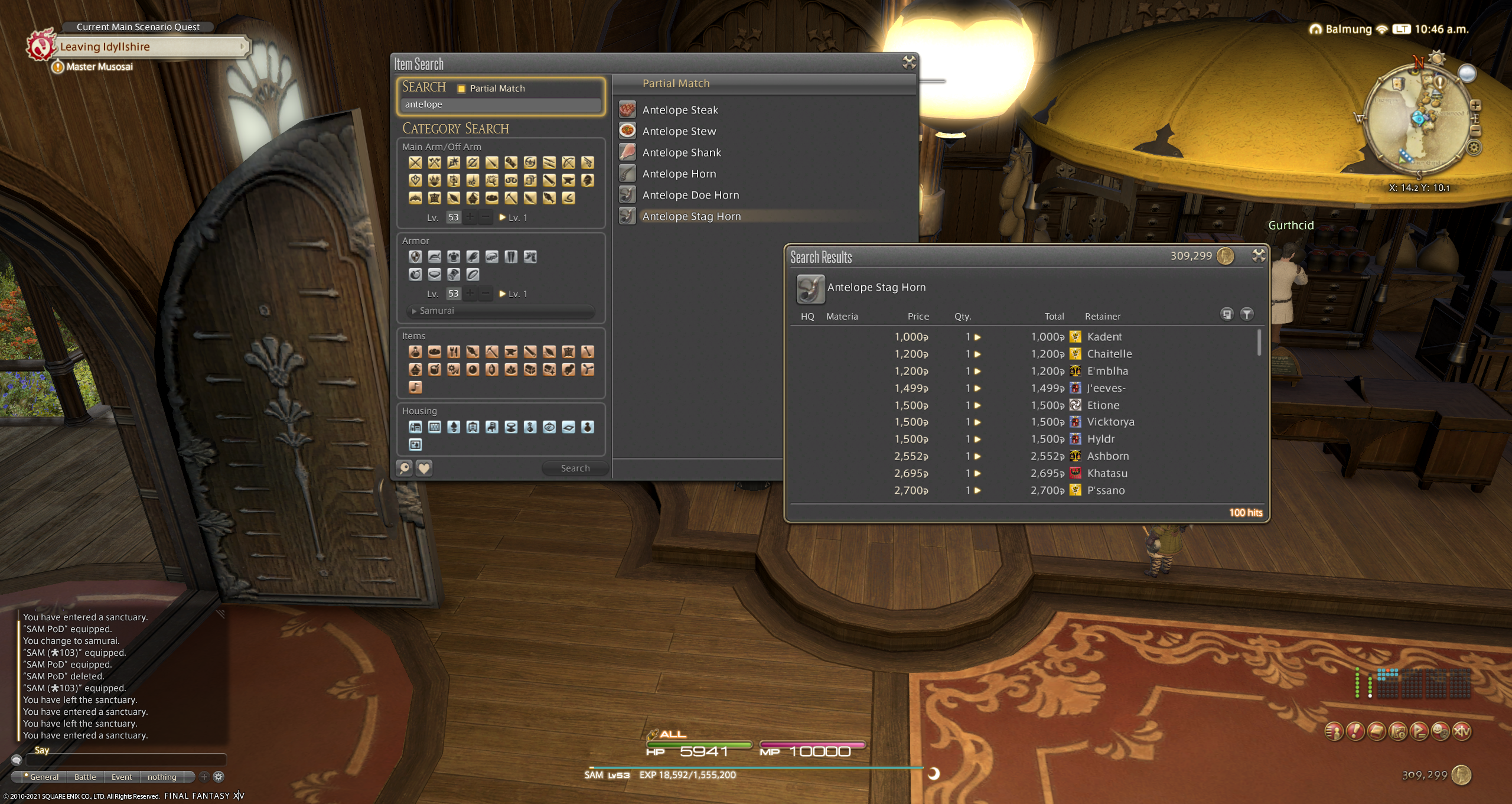Click the Search button in Item Search
Screen dimensions: 1512x804
[575, 468]
